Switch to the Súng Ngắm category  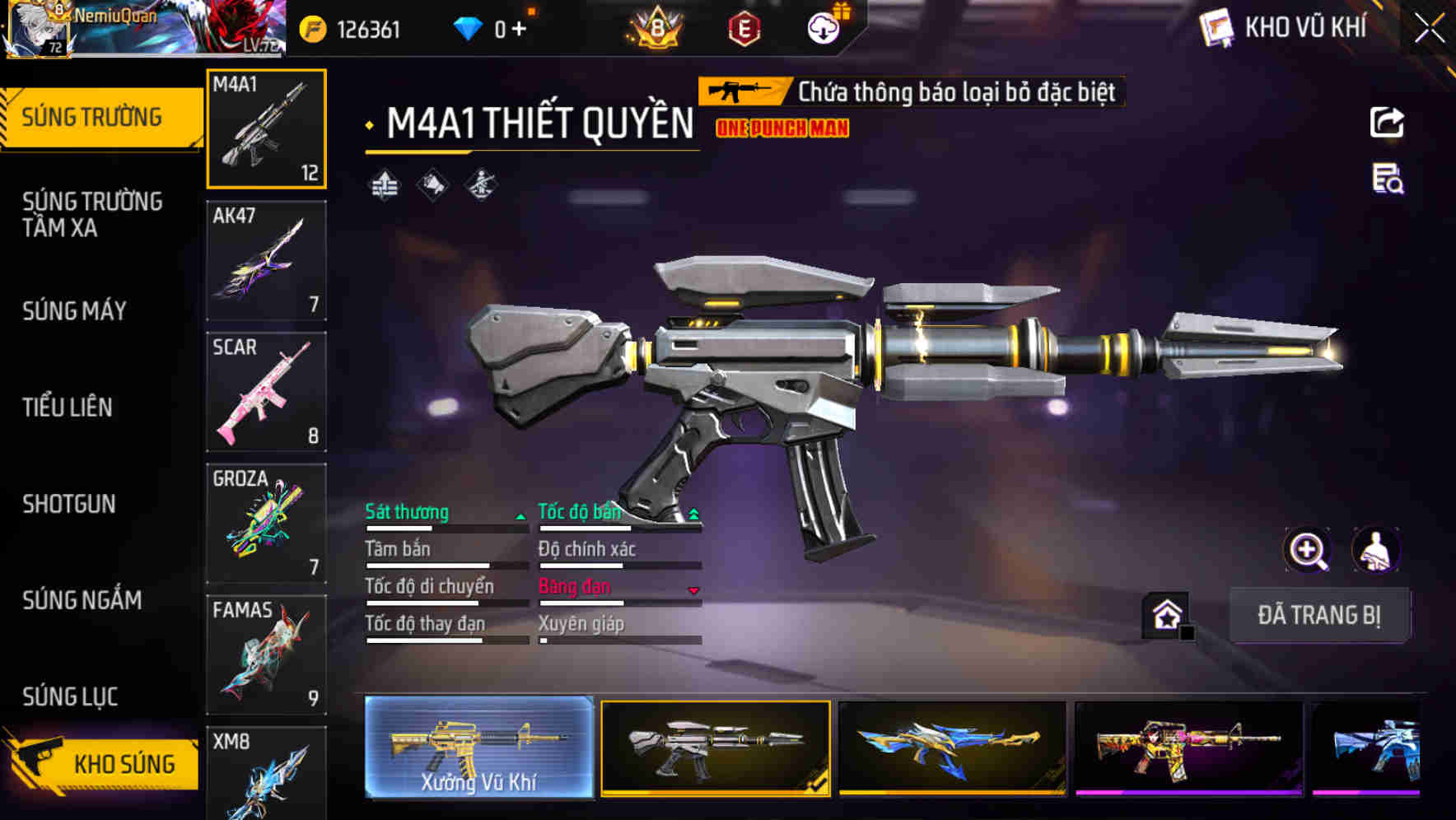point(82,600)
